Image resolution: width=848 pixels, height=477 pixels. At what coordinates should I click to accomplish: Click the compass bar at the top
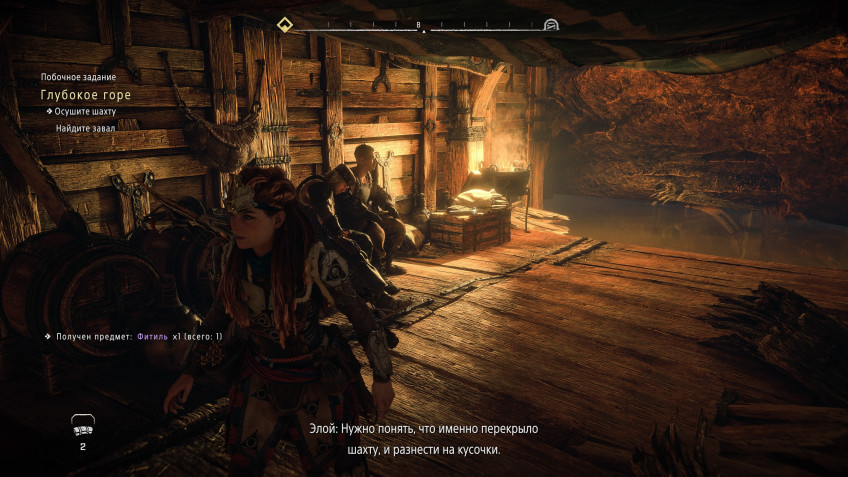click(x=420, y=26)
